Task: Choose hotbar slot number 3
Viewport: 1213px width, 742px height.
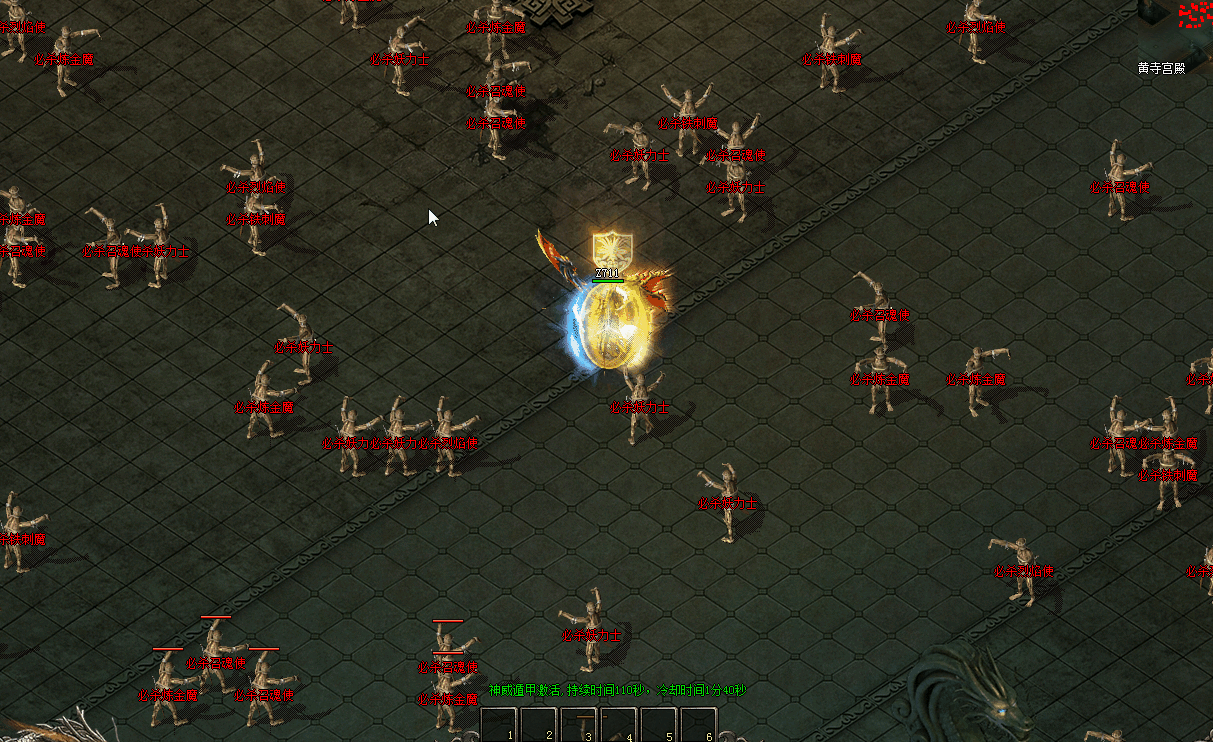Action: (579, 725)
